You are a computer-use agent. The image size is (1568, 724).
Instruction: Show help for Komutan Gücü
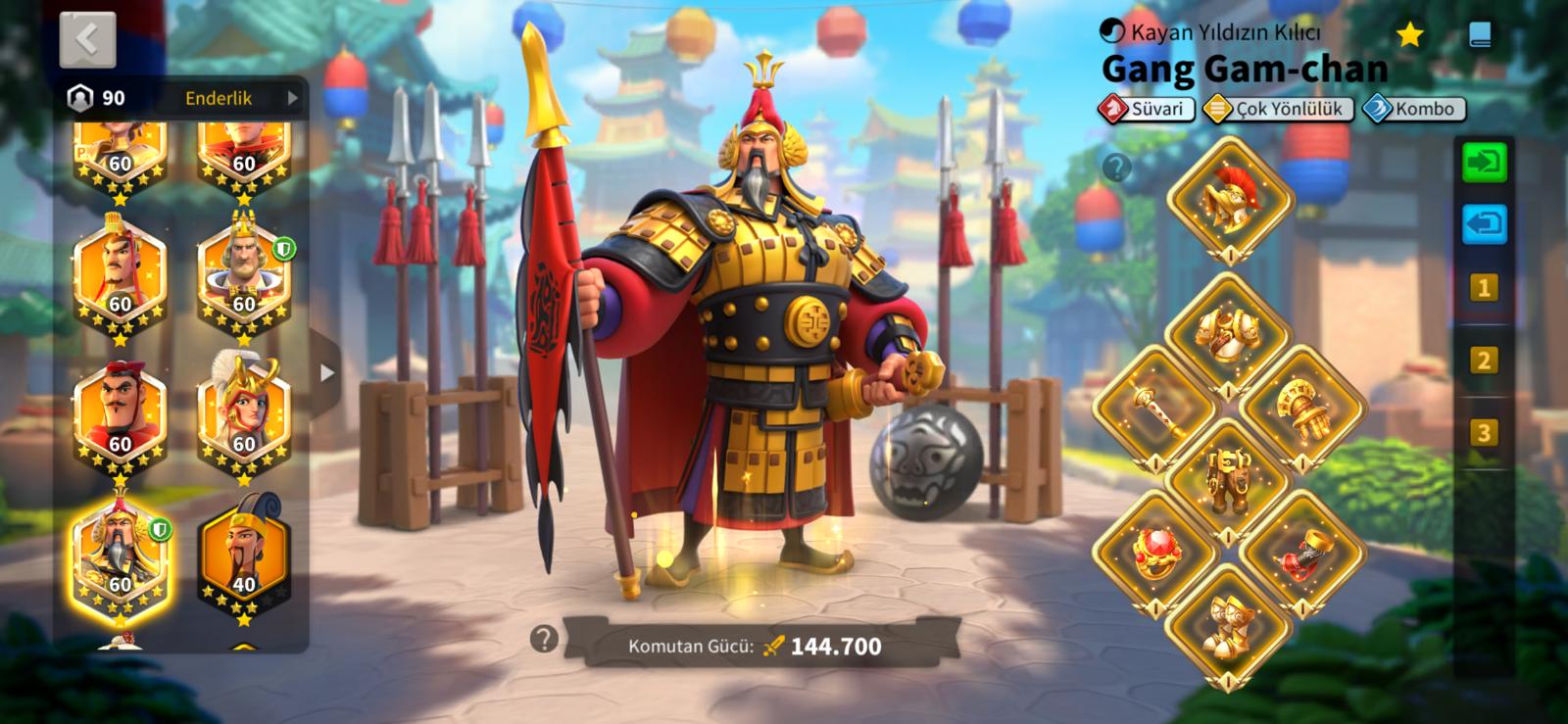(x=544, y=640)
